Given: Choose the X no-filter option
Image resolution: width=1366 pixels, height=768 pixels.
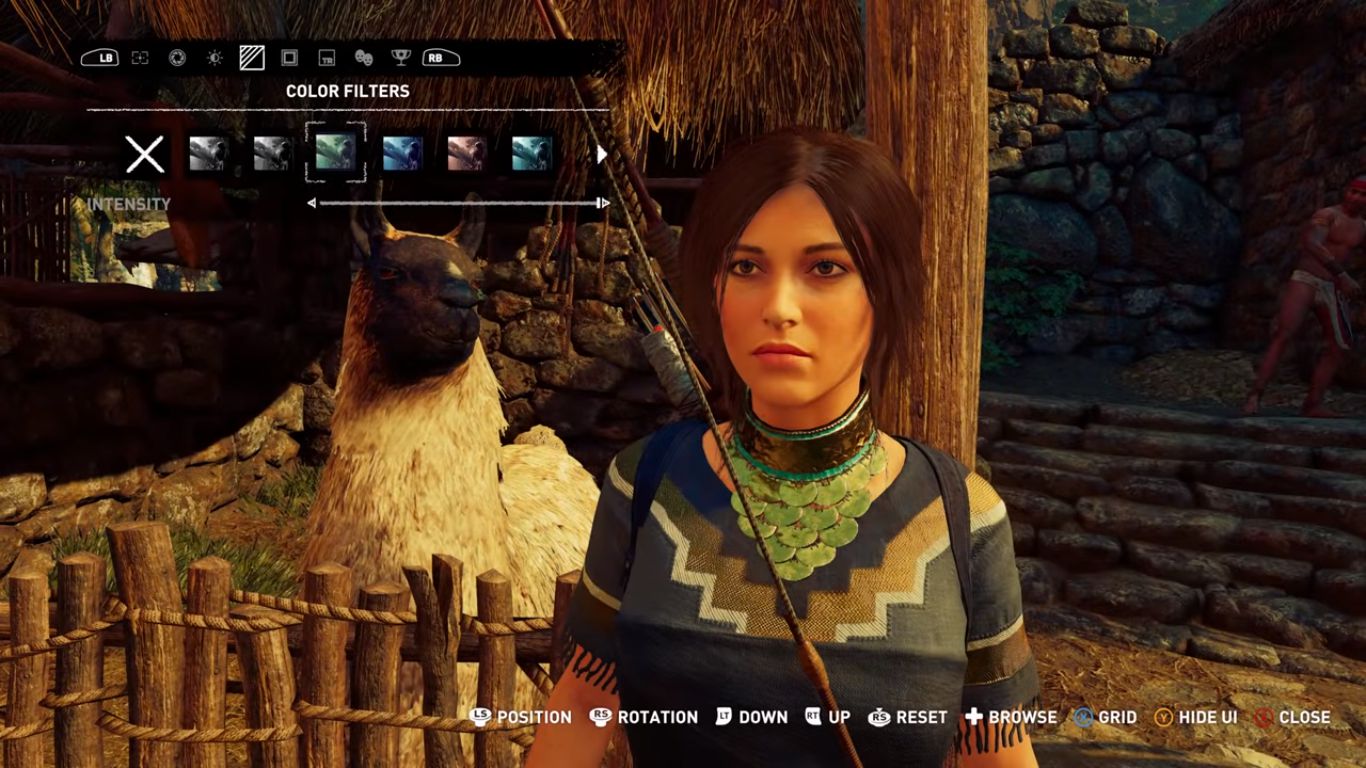Looking at the screenshot, I should [x=145, y=154].
